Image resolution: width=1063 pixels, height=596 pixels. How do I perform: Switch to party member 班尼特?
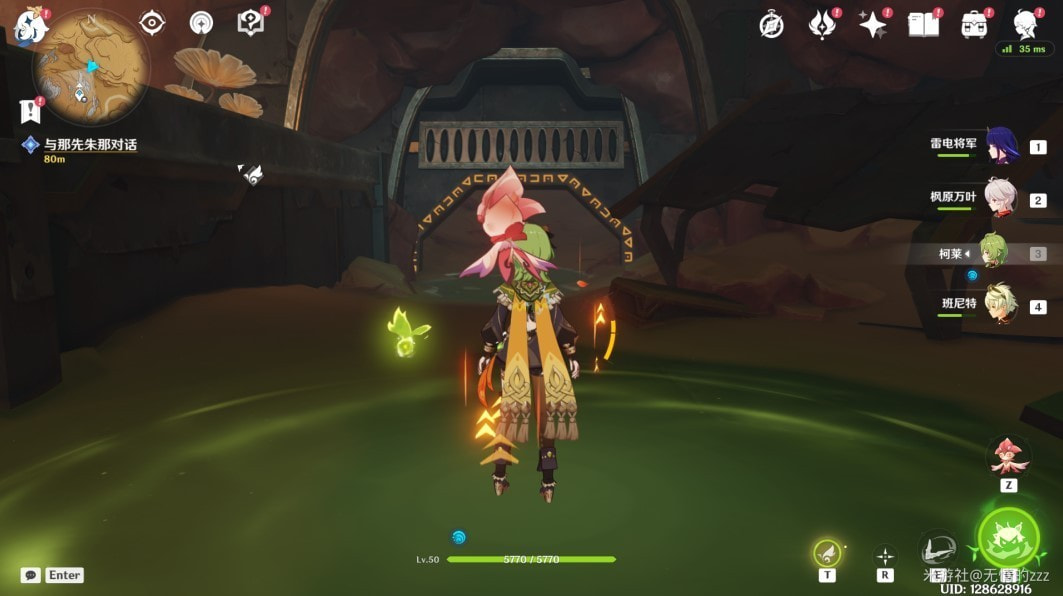tap(1000, 305)
